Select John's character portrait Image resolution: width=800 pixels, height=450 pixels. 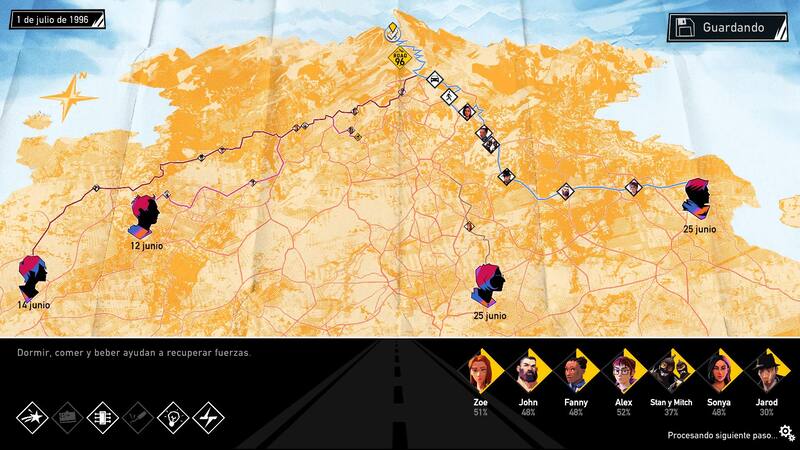point(527,372)
